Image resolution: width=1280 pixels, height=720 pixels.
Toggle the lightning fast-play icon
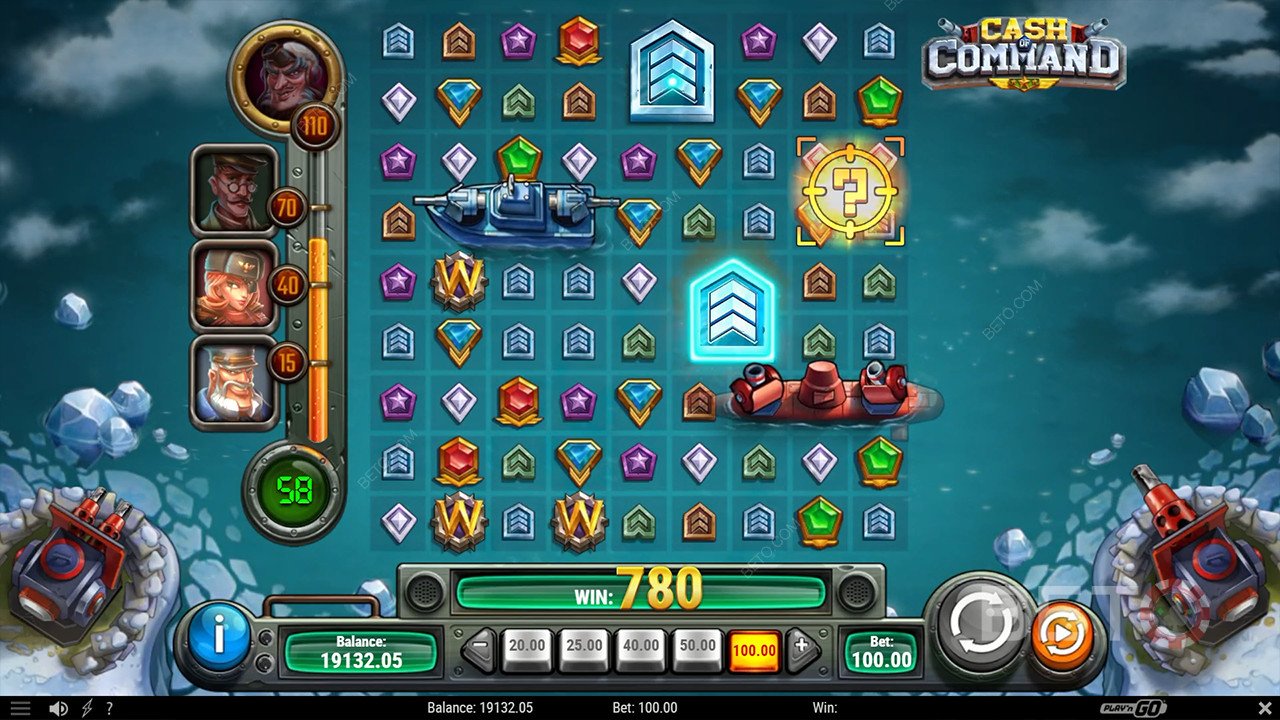pyautogui.click(x=85, y=708)
